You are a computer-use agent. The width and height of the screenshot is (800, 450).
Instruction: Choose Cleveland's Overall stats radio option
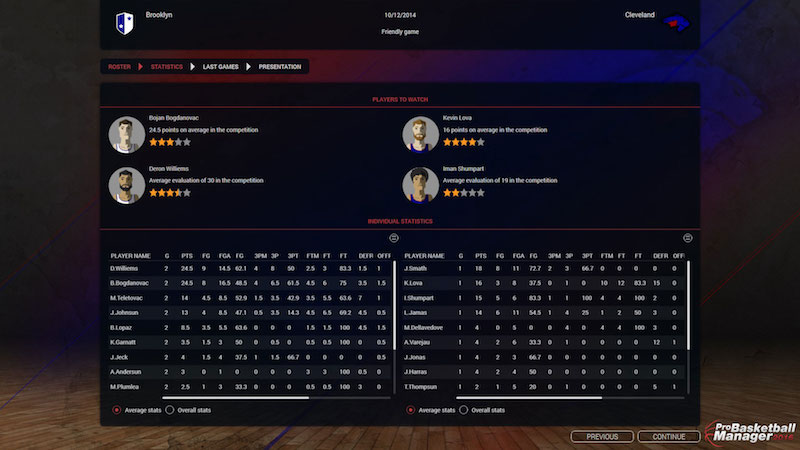463,409
